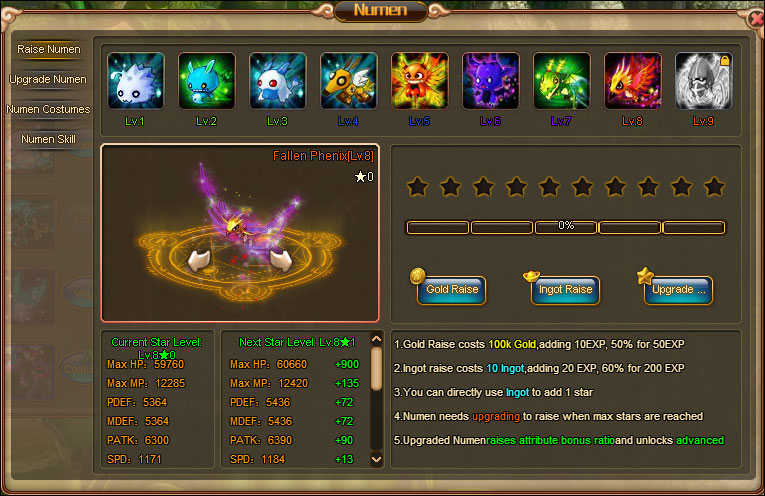
Task: Select the Lv.8 red phoenix numen
Action: (633, 81)
